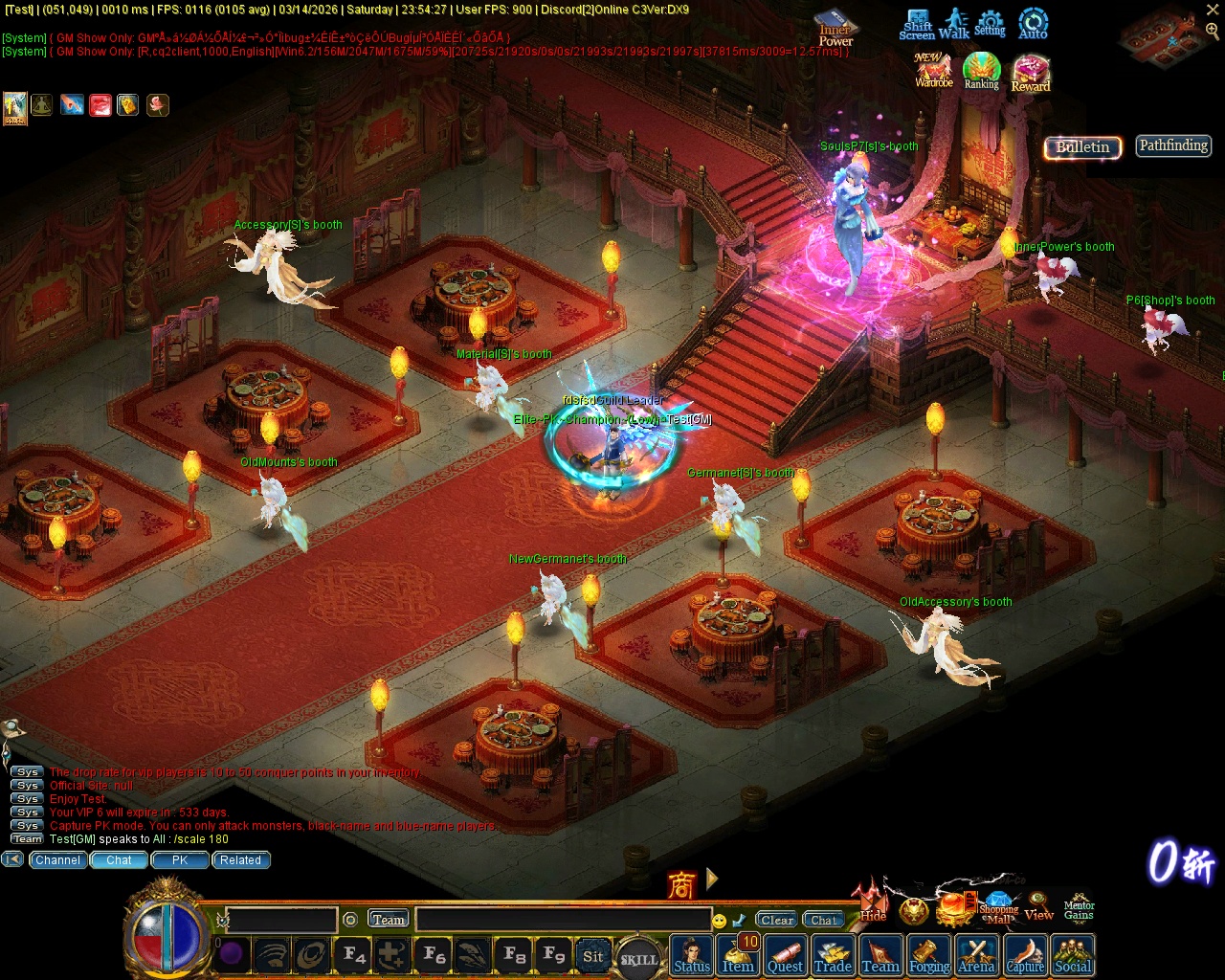The image size is (1225, 980).
Task: Claim the Reward chest
Action: pos(1031,74)
